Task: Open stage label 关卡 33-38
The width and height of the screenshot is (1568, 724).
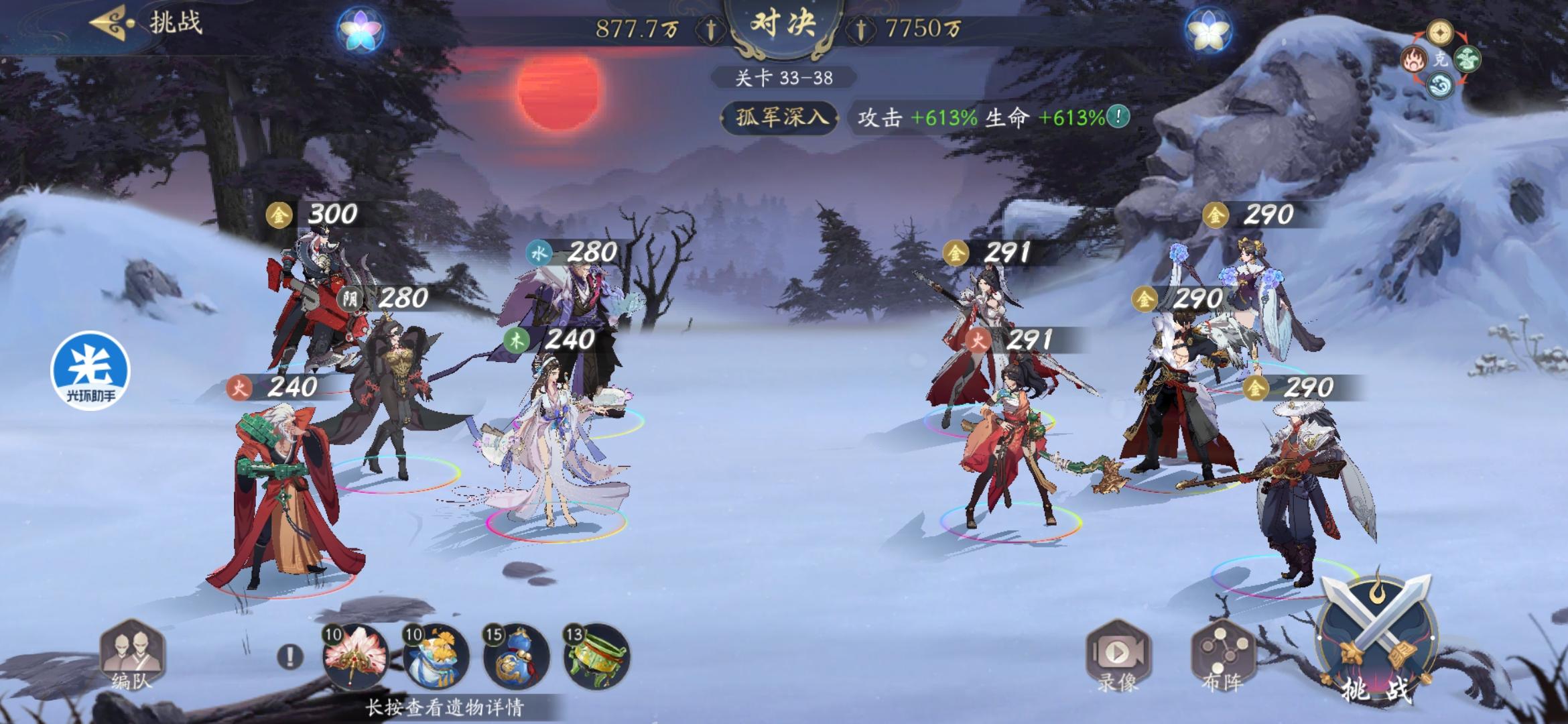Action: click(783, 76)
